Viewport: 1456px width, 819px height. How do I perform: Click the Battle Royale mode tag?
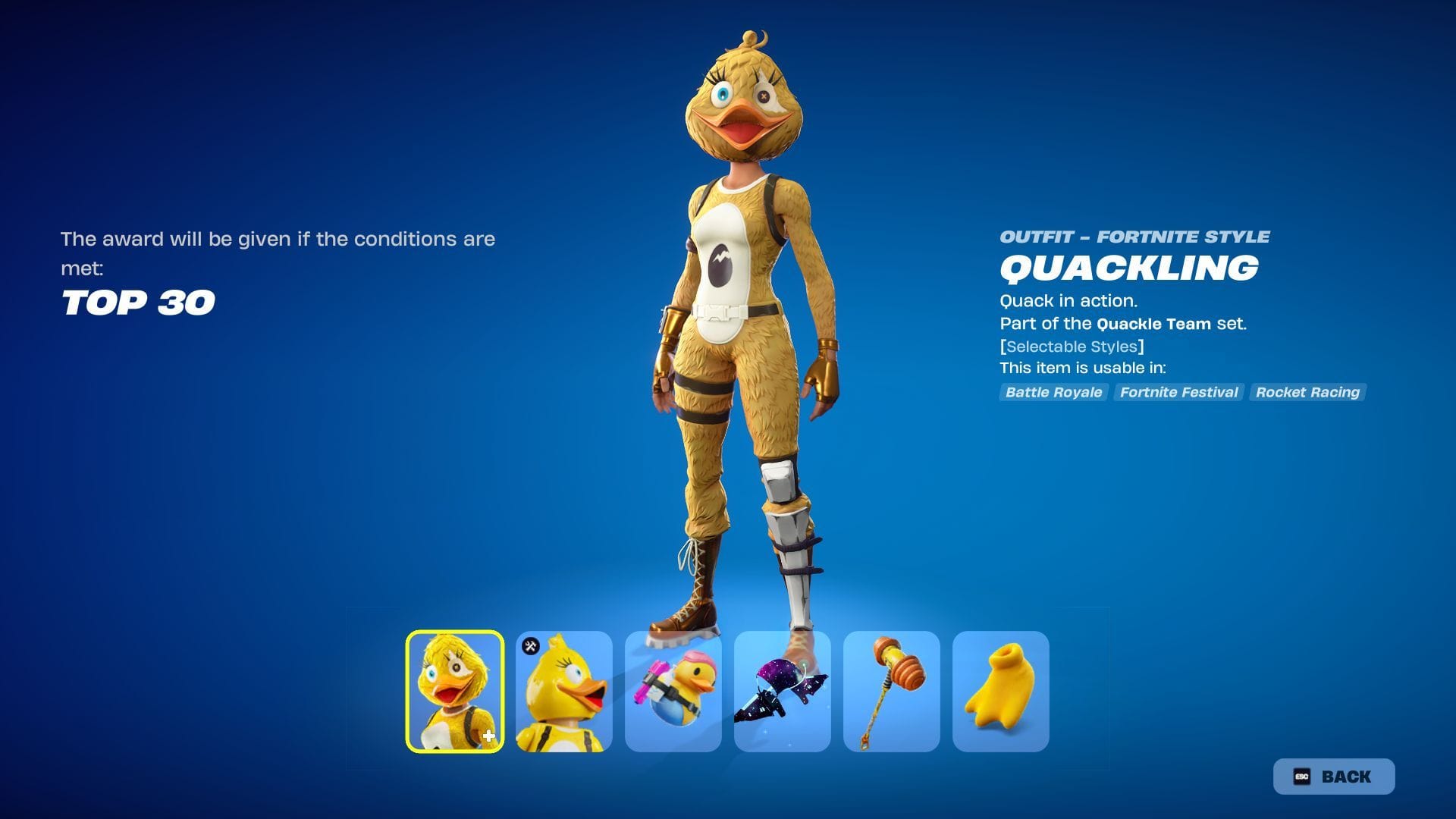point(1053,392)
